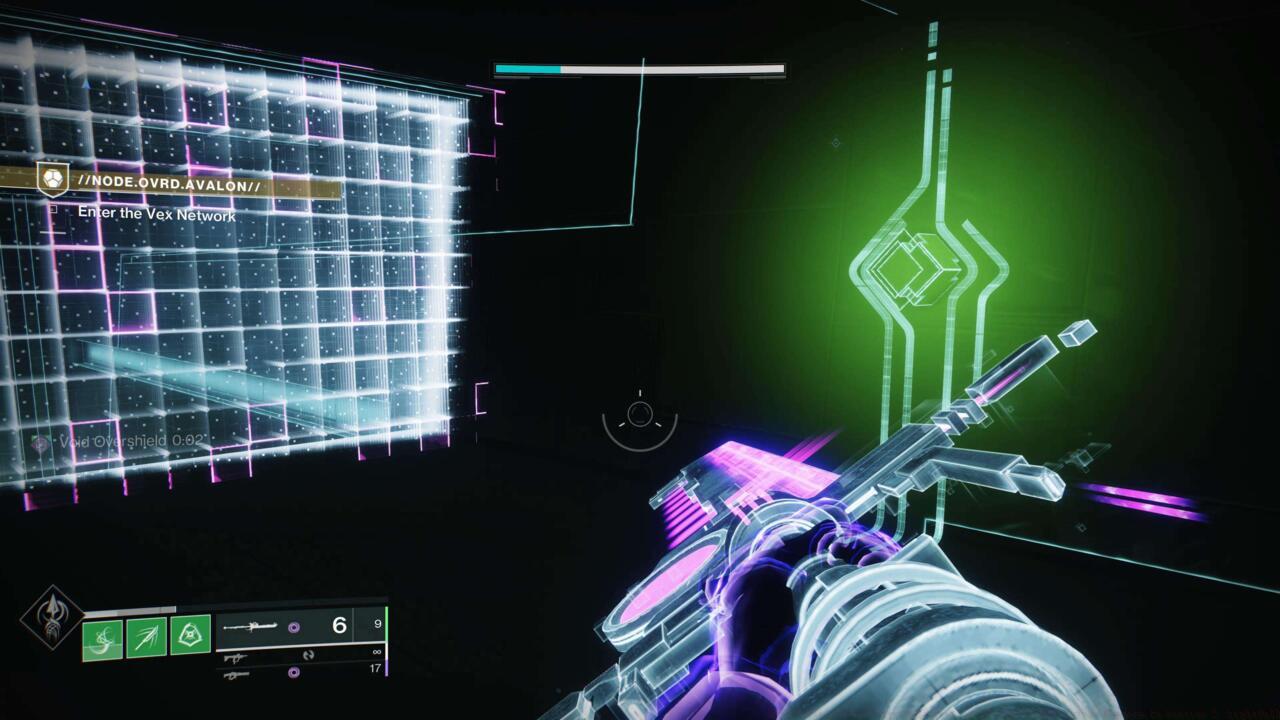The width and height of the screenshot is (1280, 720).
Task: Select the heavy weapon icon with 17 ammo
Action: click(x=237, y=674)
